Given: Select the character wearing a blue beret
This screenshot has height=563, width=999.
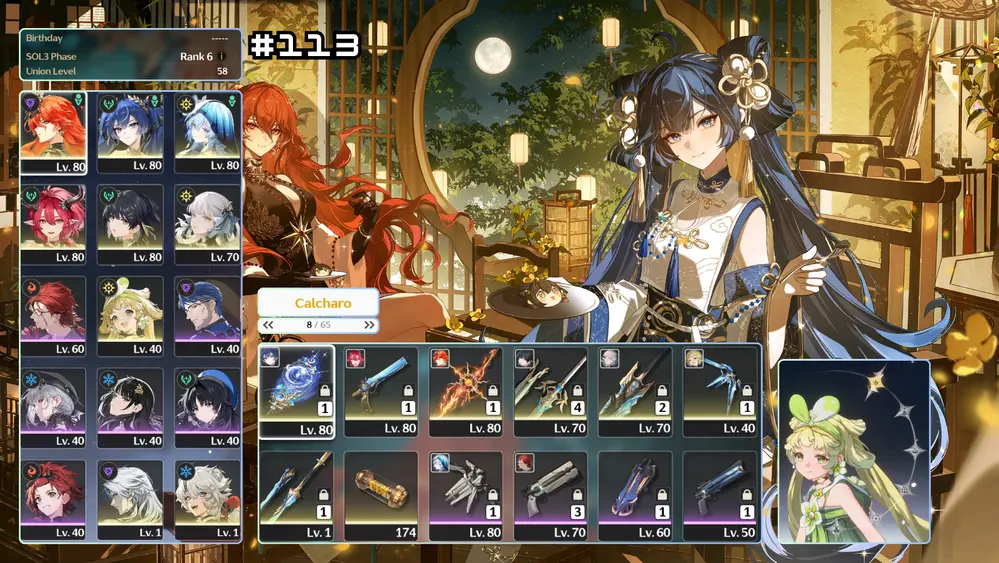Looking at the screenshot, I should coord(207,407).
